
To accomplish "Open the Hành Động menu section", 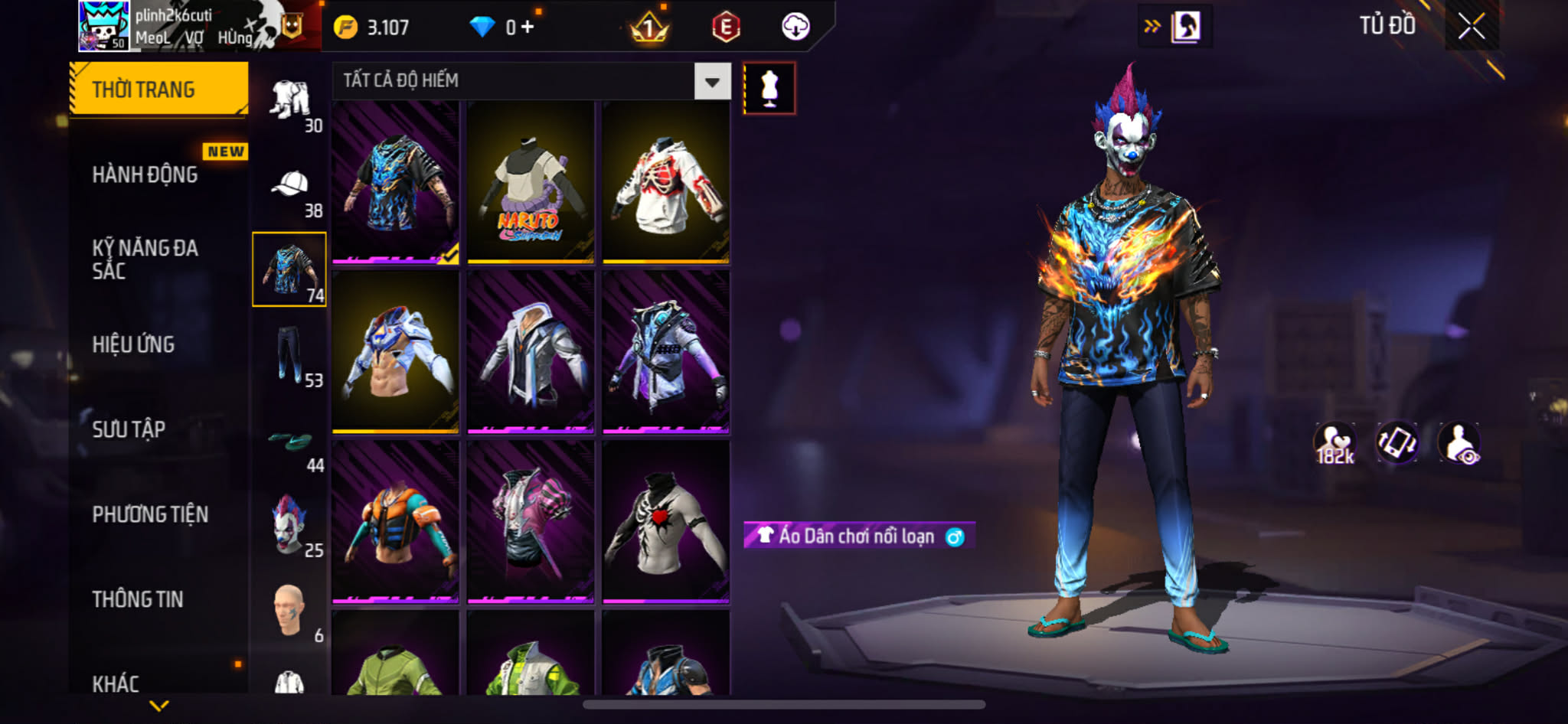I will click(145, 175).
